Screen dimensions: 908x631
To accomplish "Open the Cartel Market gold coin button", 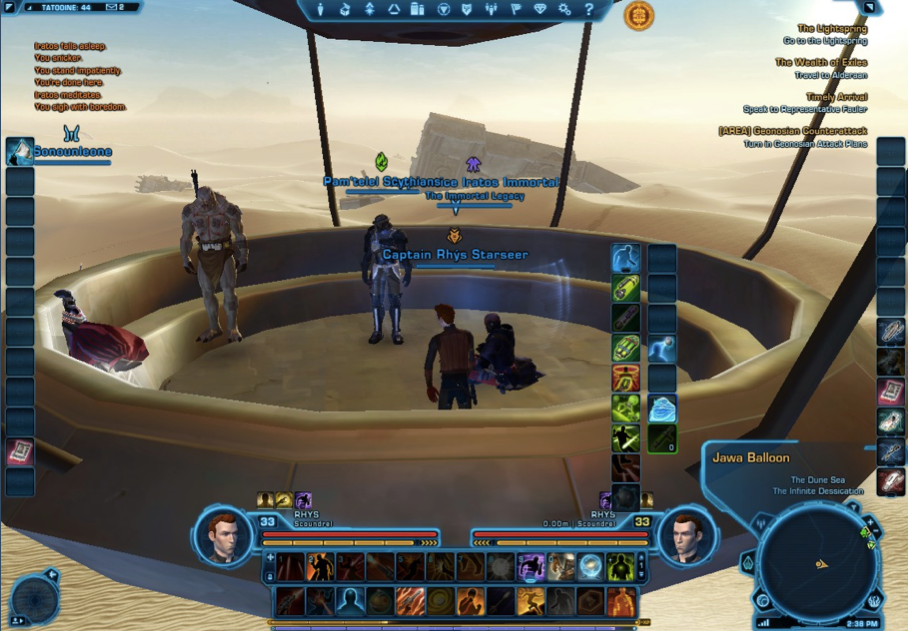I will coord(638,15).
